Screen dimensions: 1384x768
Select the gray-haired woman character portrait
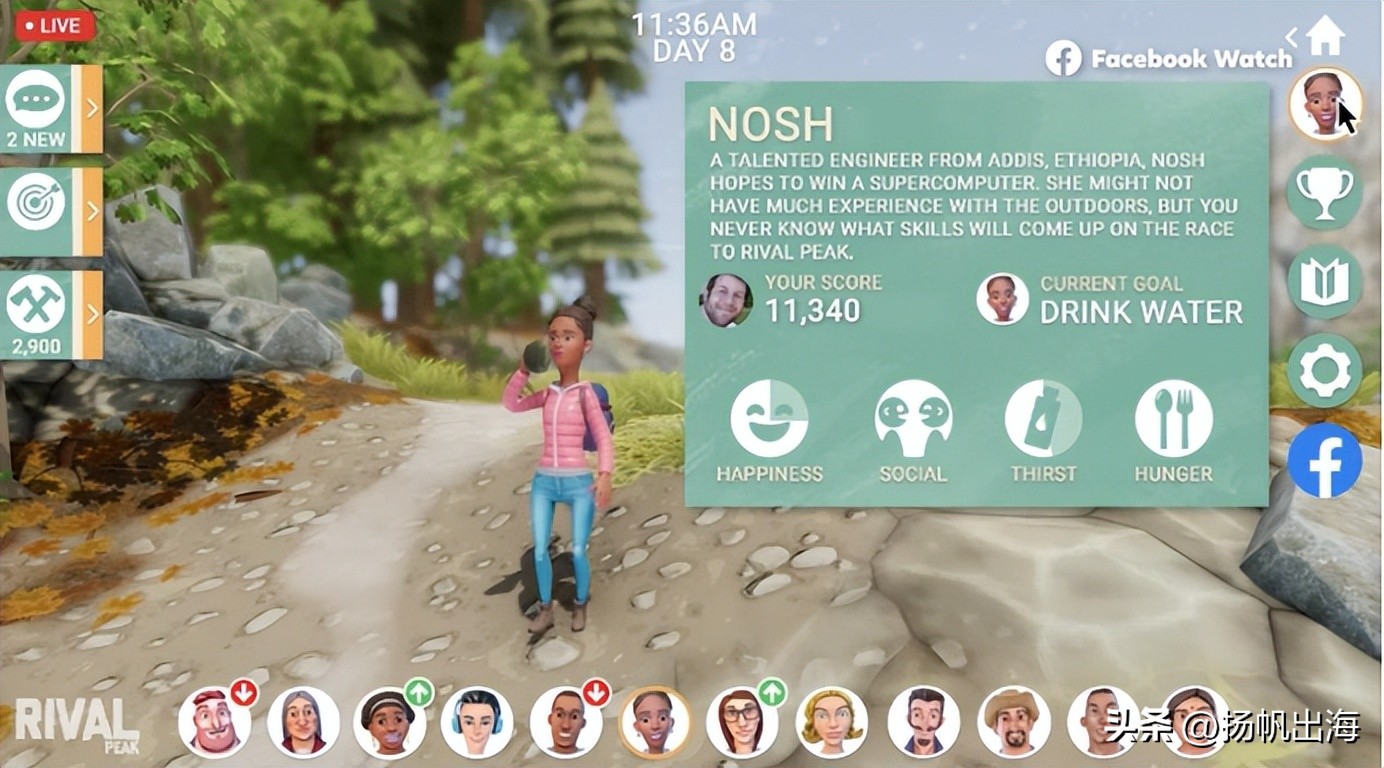pyautogui.click(x=303, y=722)
